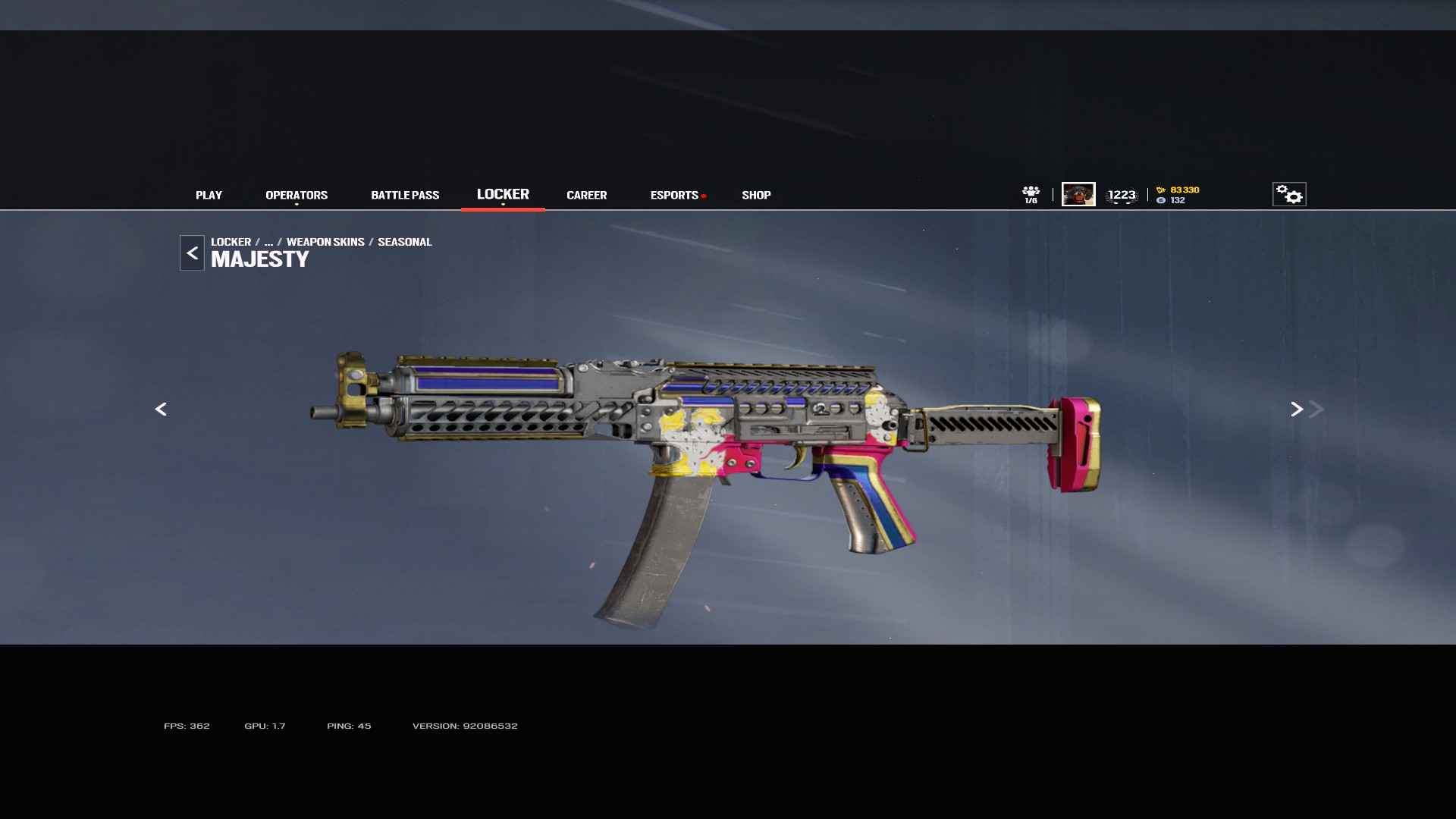Viewport: 1456px width, 819px height.
Task: Show the next weapon skin
Action: tap(1297, 409)
